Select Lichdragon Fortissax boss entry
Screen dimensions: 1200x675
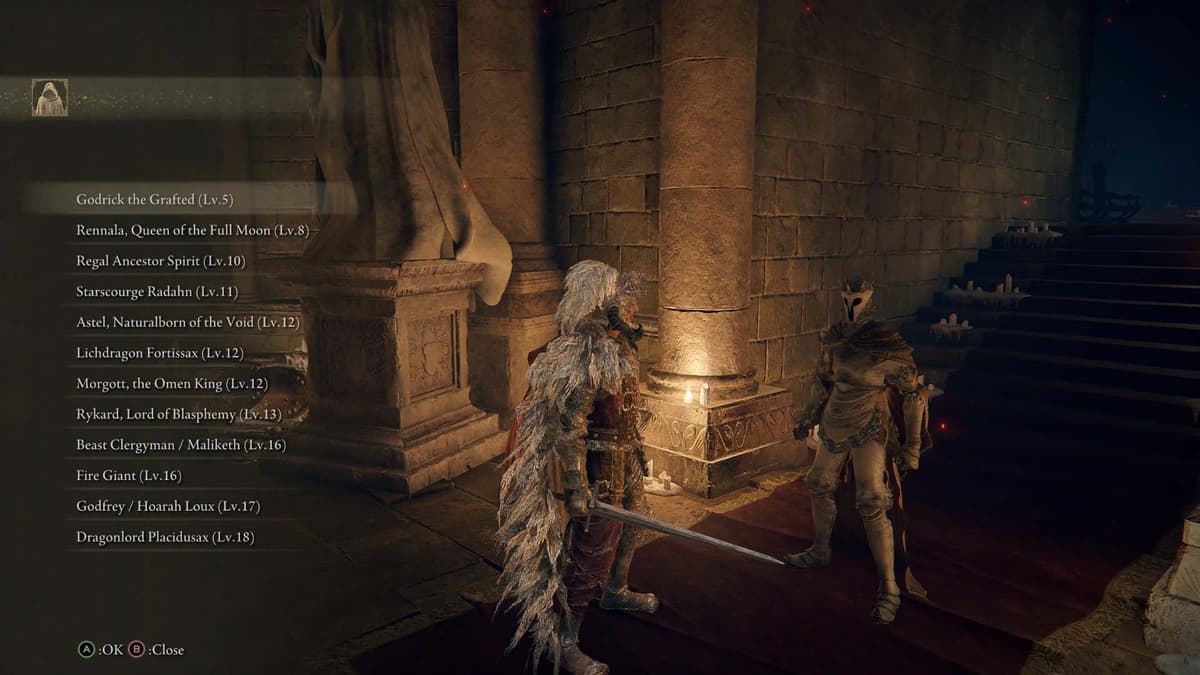(x=159, y=353)
